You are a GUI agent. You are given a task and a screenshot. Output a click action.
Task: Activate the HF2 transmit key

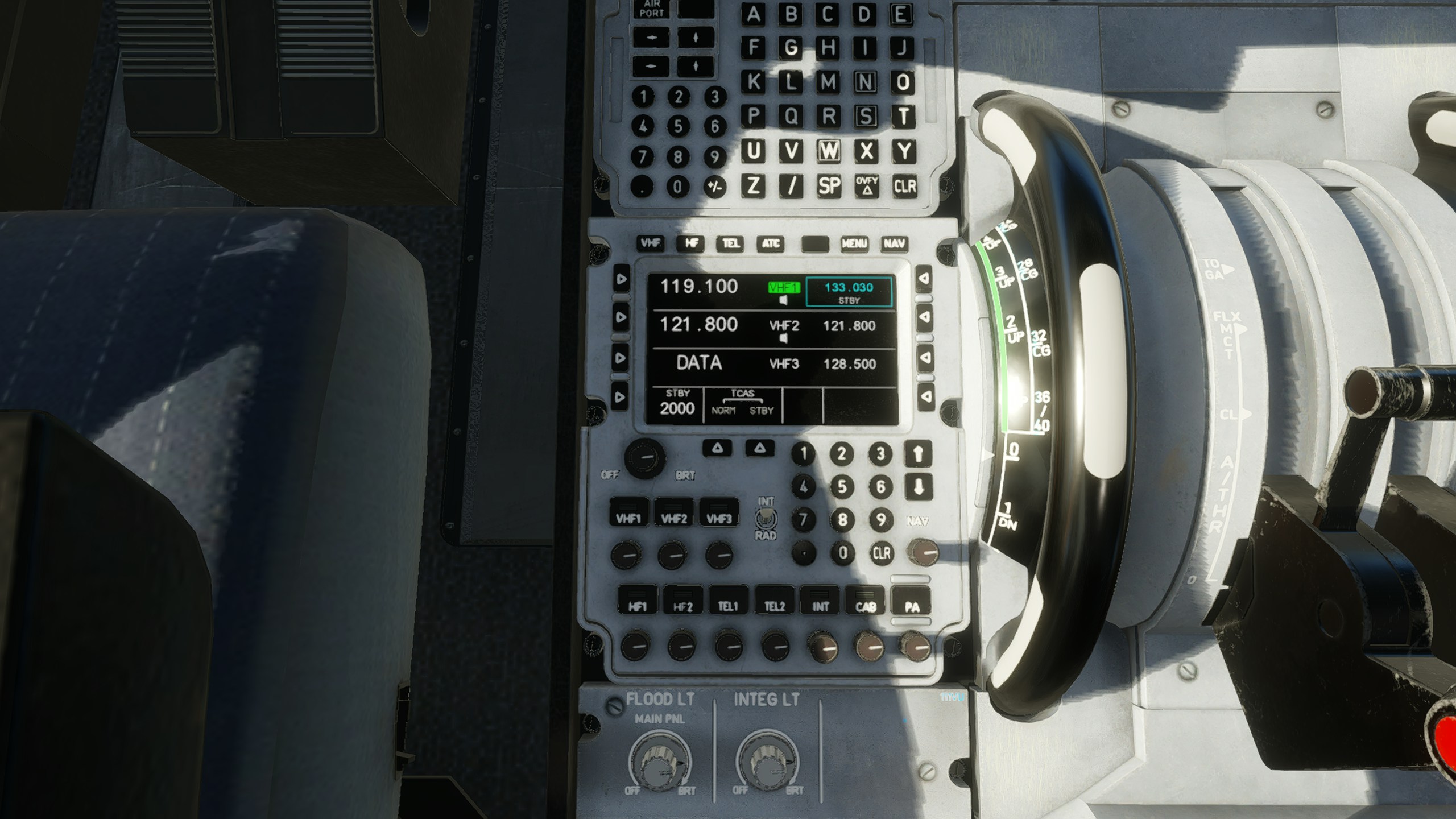pyautogui.click(x=683, y=602)
